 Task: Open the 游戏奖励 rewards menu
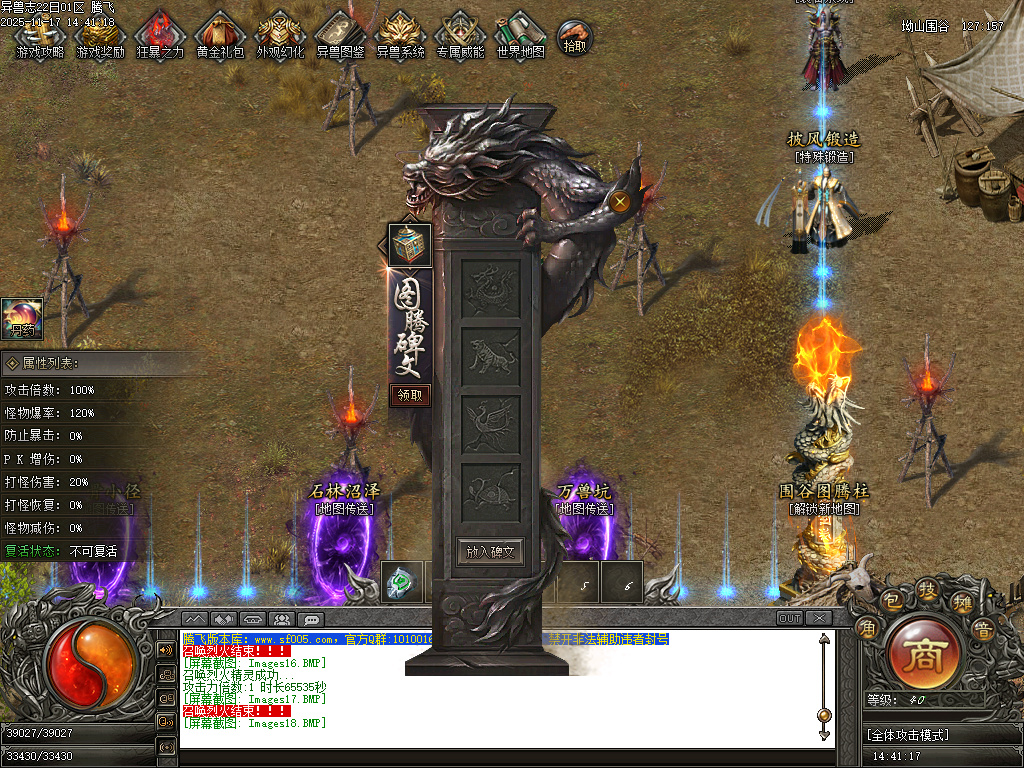(100, 34)
